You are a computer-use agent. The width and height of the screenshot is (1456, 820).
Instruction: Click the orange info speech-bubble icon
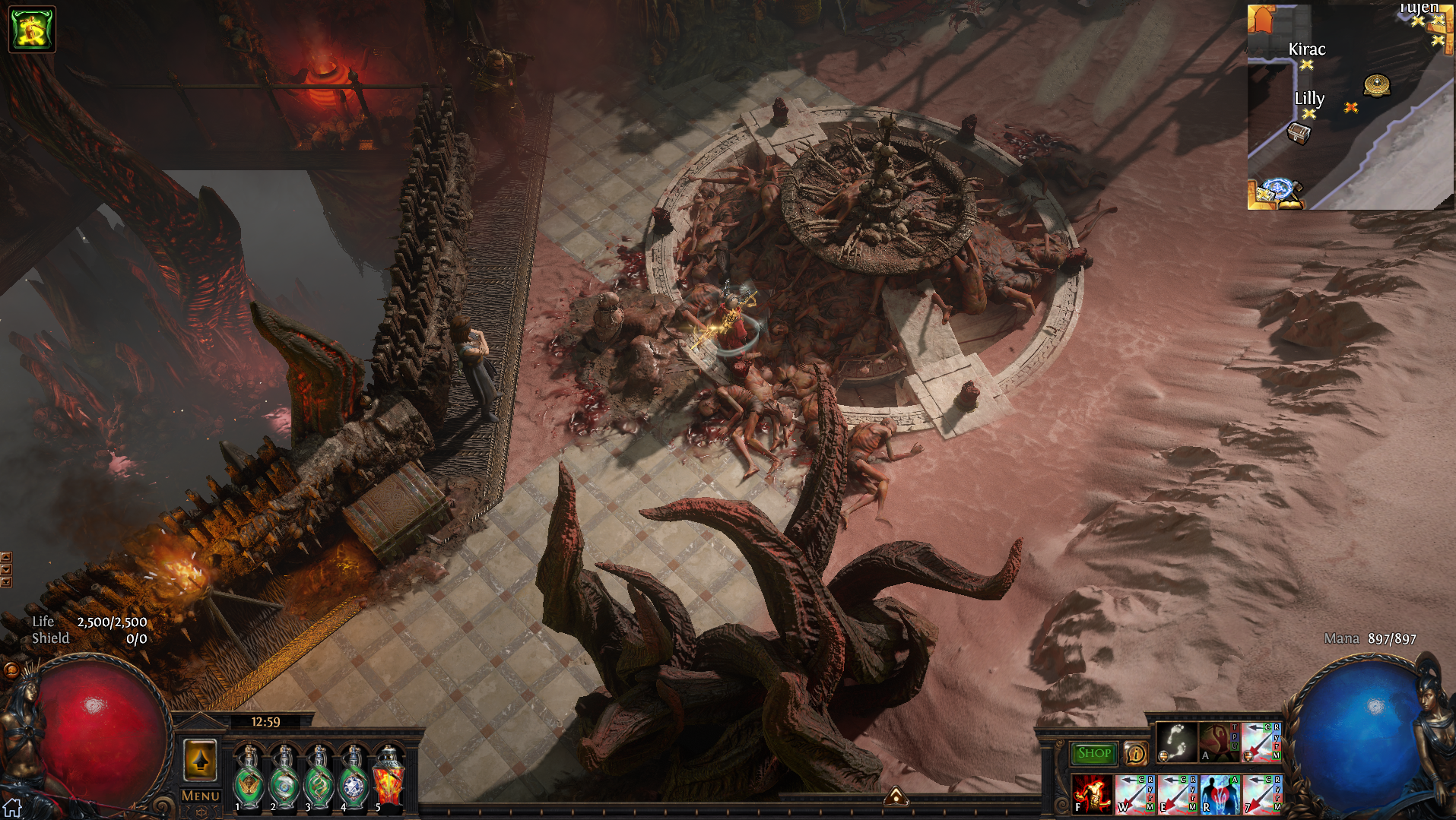(1135, 753)
